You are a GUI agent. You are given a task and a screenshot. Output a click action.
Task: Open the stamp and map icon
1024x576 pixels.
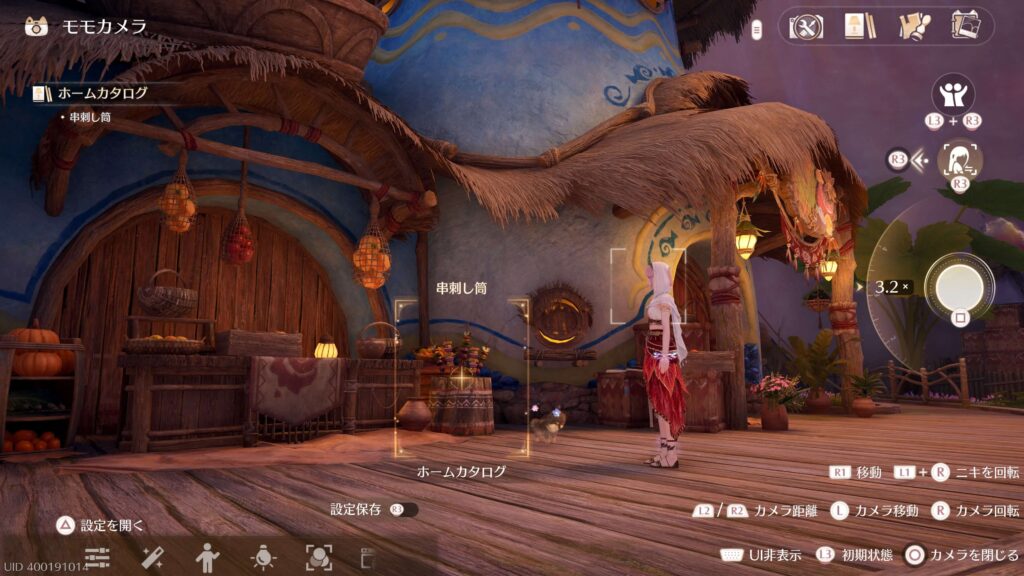tap(911, 26)
